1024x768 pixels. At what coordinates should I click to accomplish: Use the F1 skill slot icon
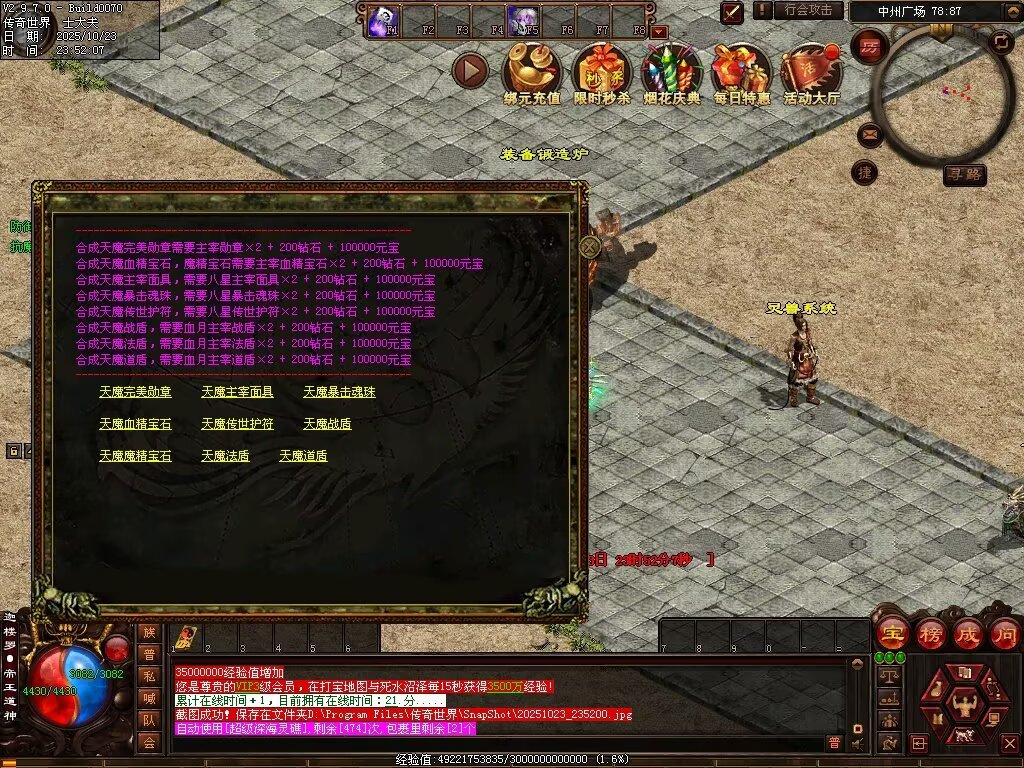pos(383,19)
